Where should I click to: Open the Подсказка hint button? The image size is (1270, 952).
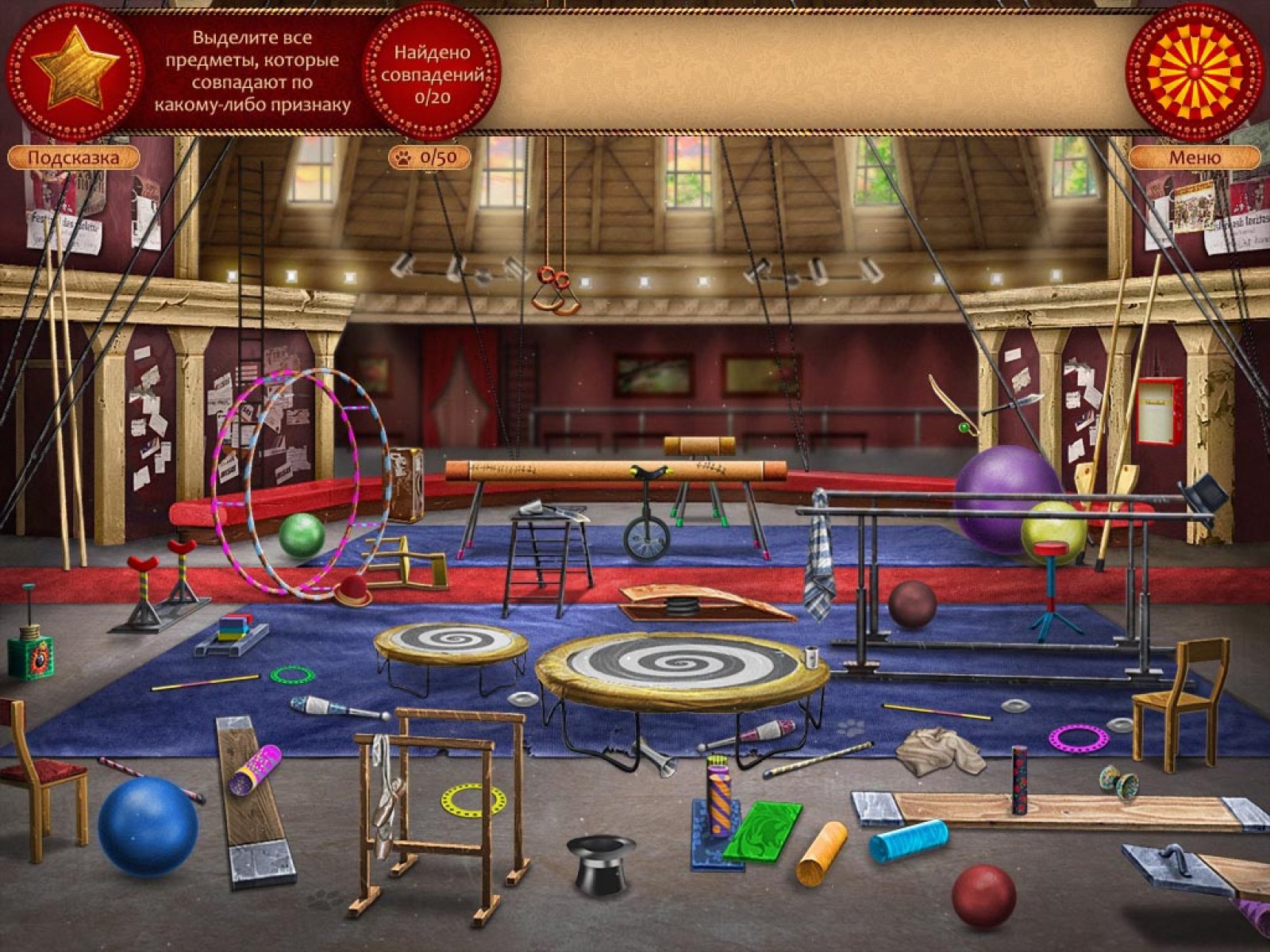pyautogui.click(x=73, y=157)
